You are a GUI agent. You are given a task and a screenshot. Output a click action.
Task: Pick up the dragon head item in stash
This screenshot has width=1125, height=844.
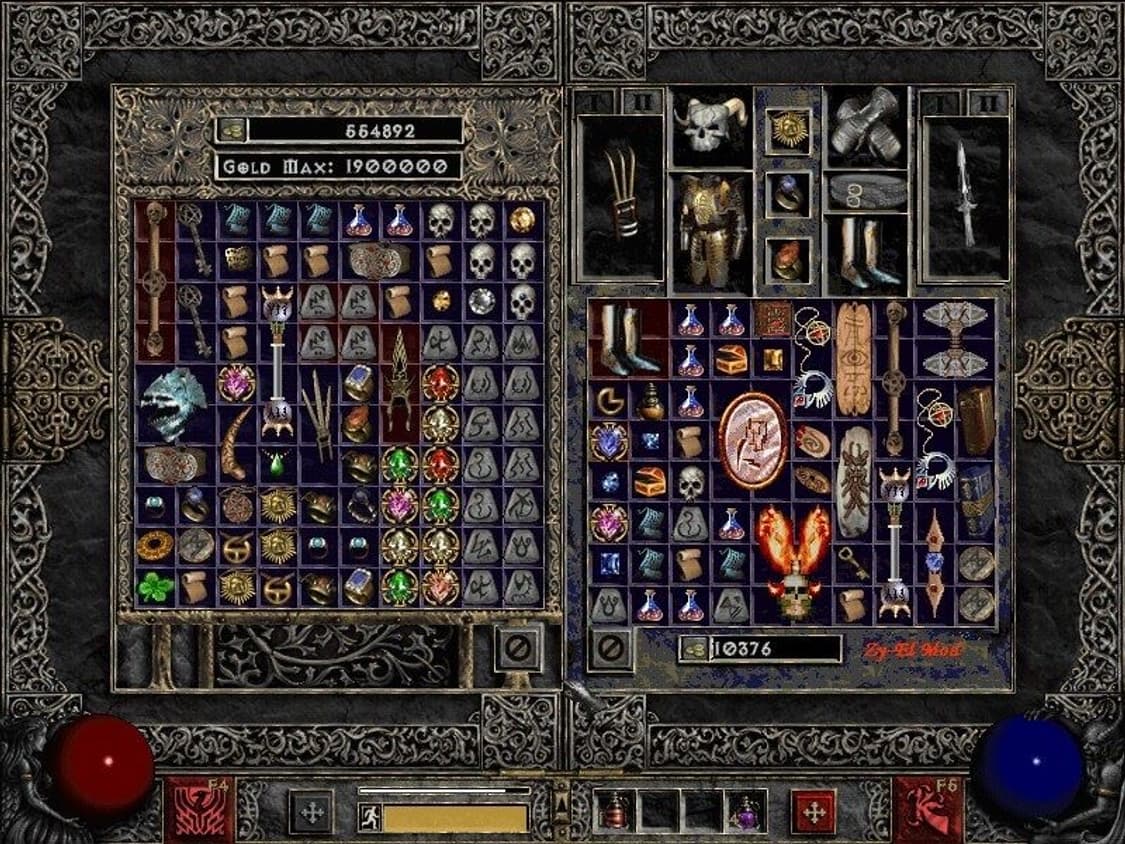coord(172,402)
